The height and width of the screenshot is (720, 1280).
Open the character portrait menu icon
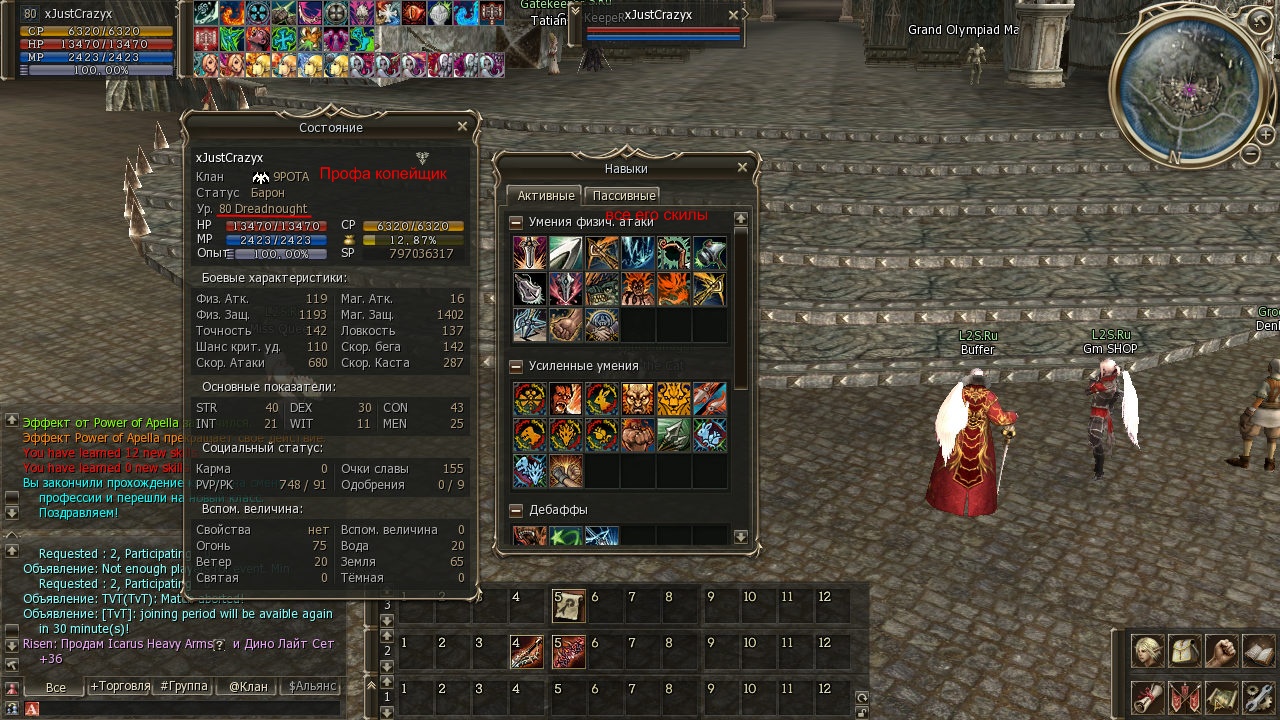click(1147, 651)
